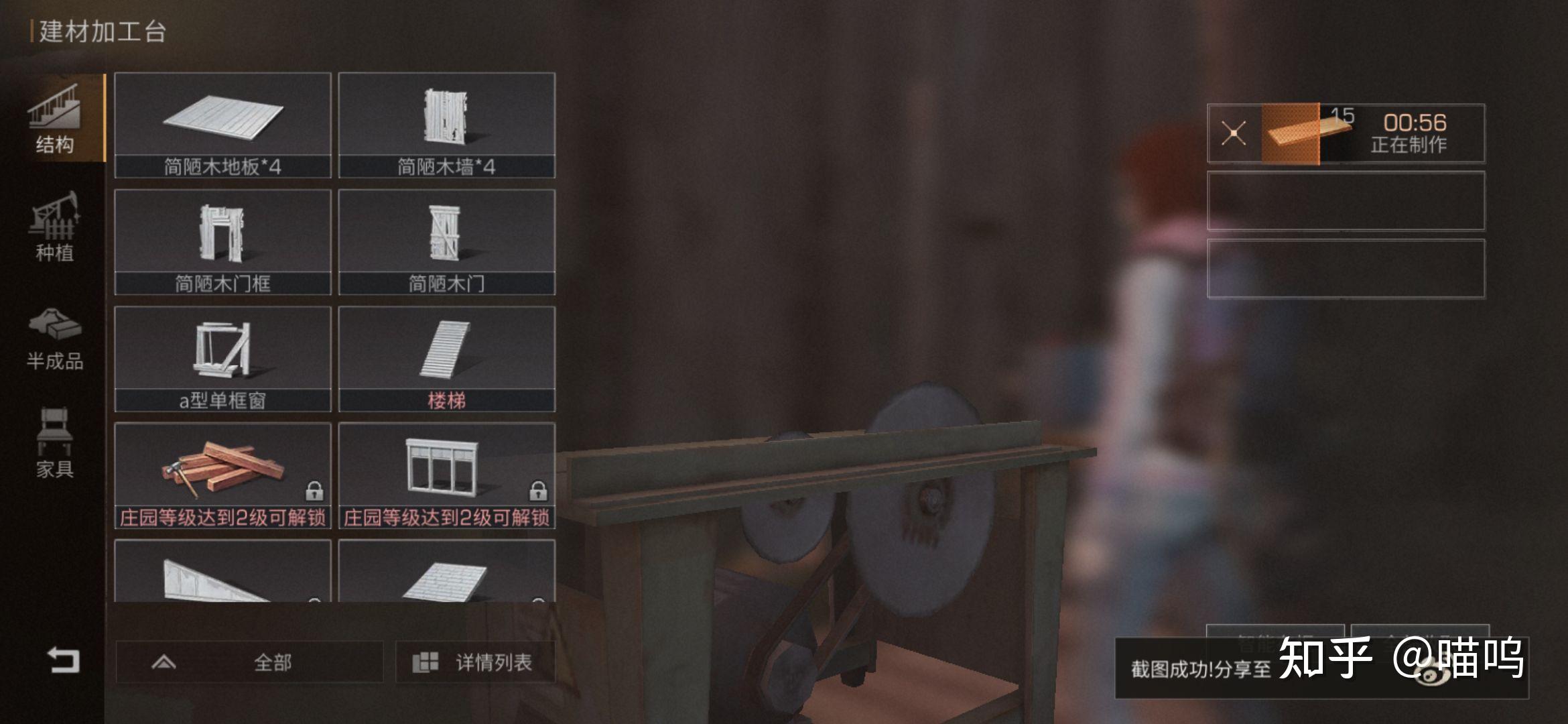Open the 全部 filter dropdown

(x=249, y=662)
